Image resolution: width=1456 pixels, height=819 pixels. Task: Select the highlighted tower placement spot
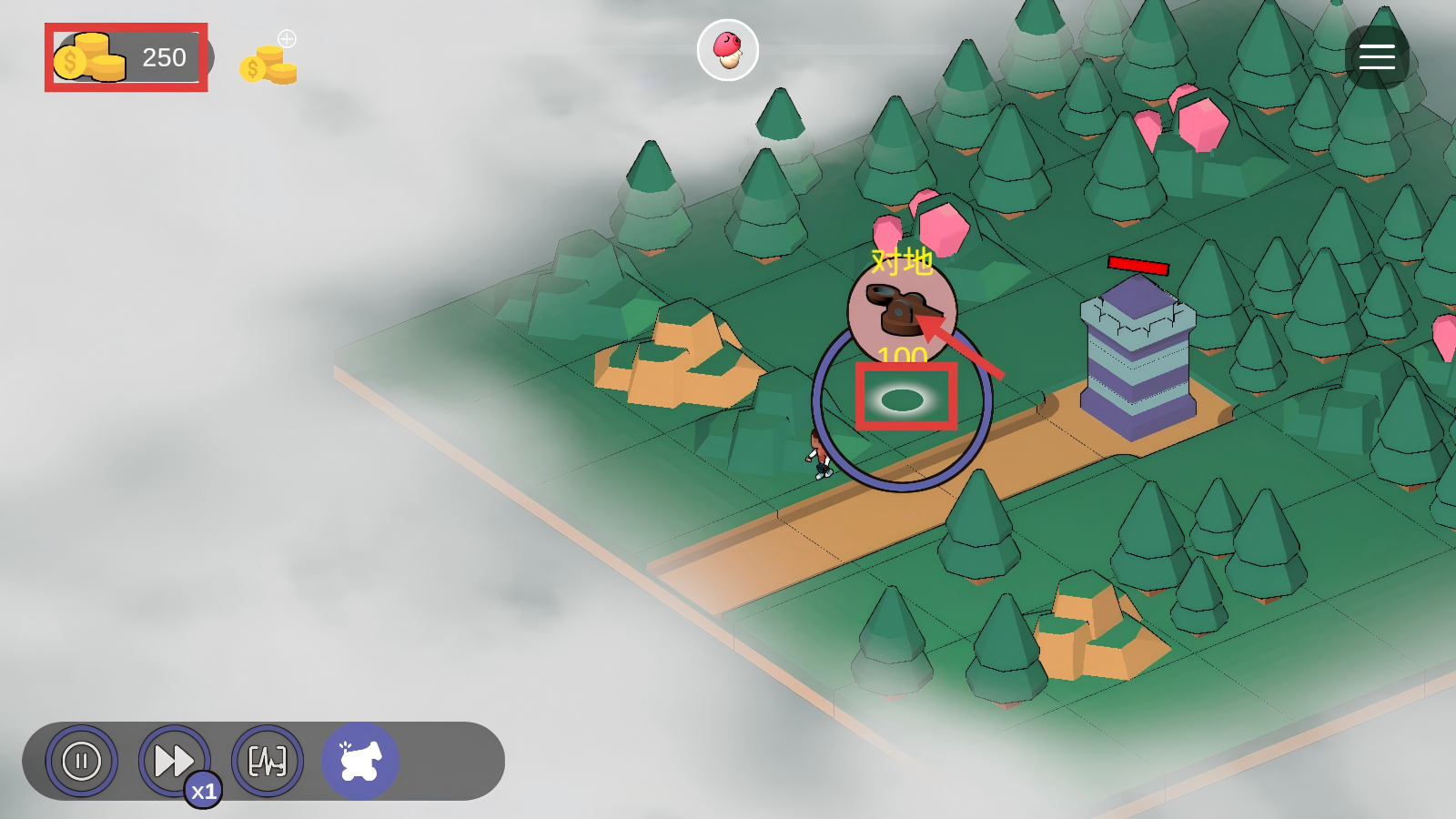(x=904, y=399)
